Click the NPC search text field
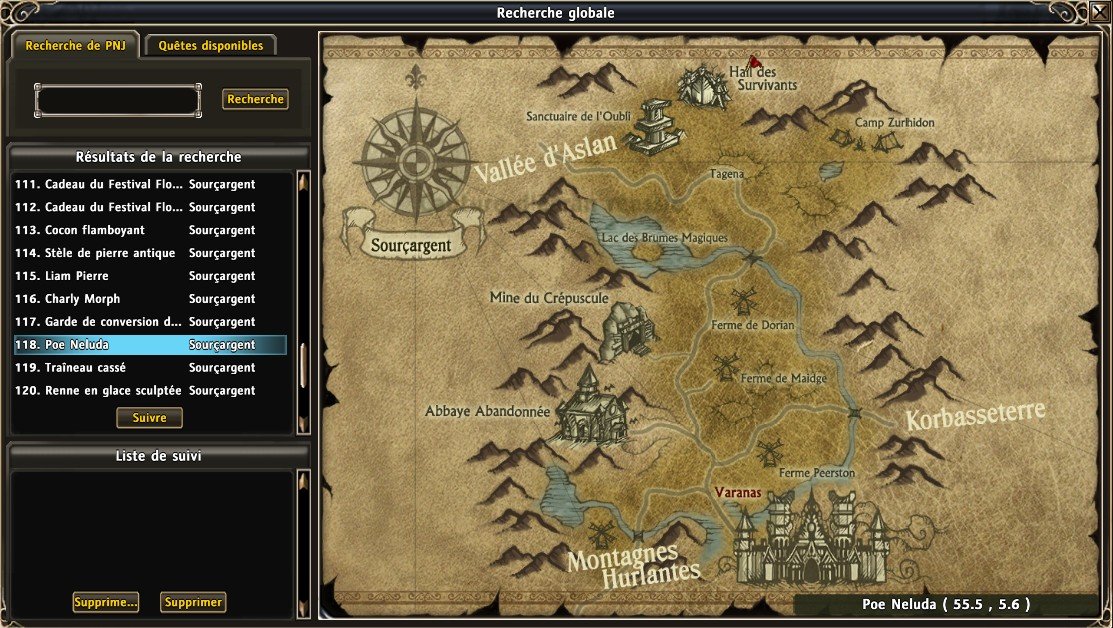The height and width of the screenshot is (628, 1113). [118, 100]
